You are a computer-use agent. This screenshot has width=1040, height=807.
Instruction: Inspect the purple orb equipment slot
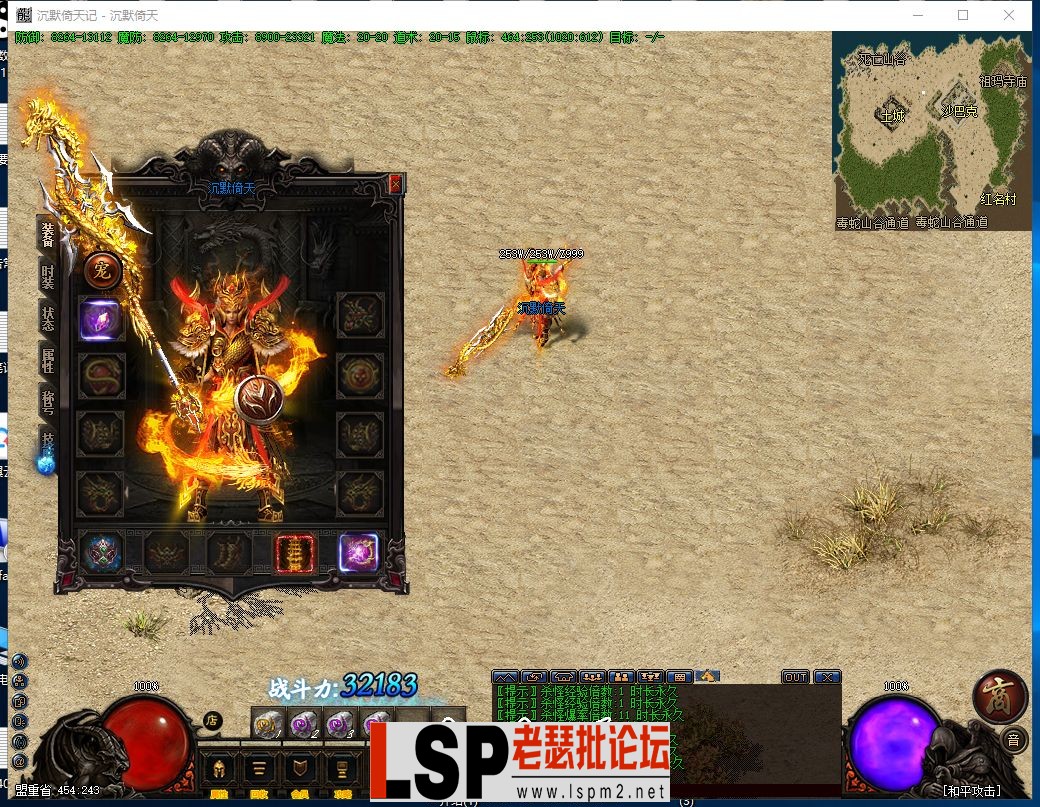[x=358, y=553]
